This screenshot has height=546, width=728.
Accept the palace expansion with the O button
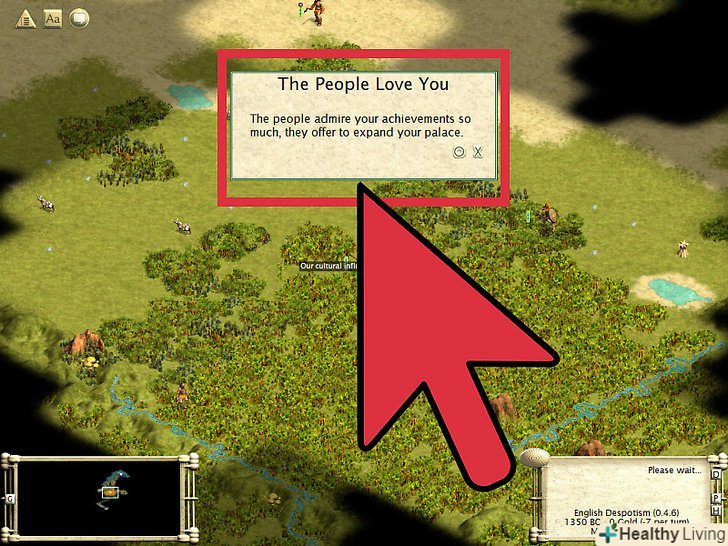tap(459, 153)
